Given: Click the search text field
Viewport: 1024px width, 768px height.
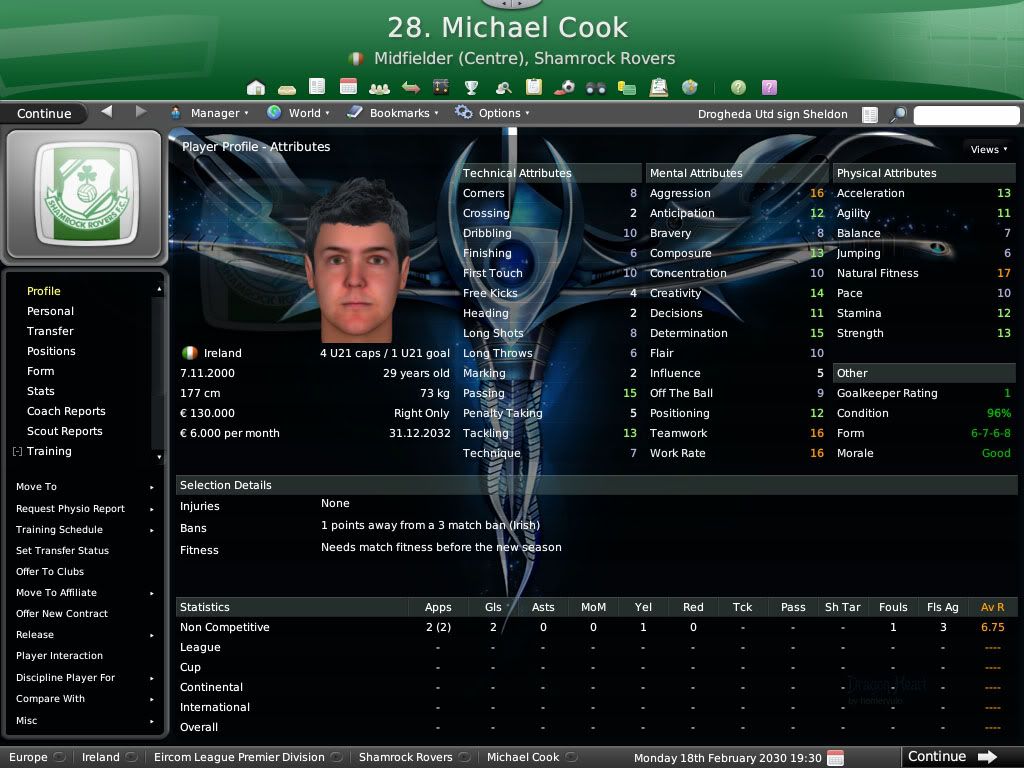Looking at the screenshot, I should (x=965, y=115).
